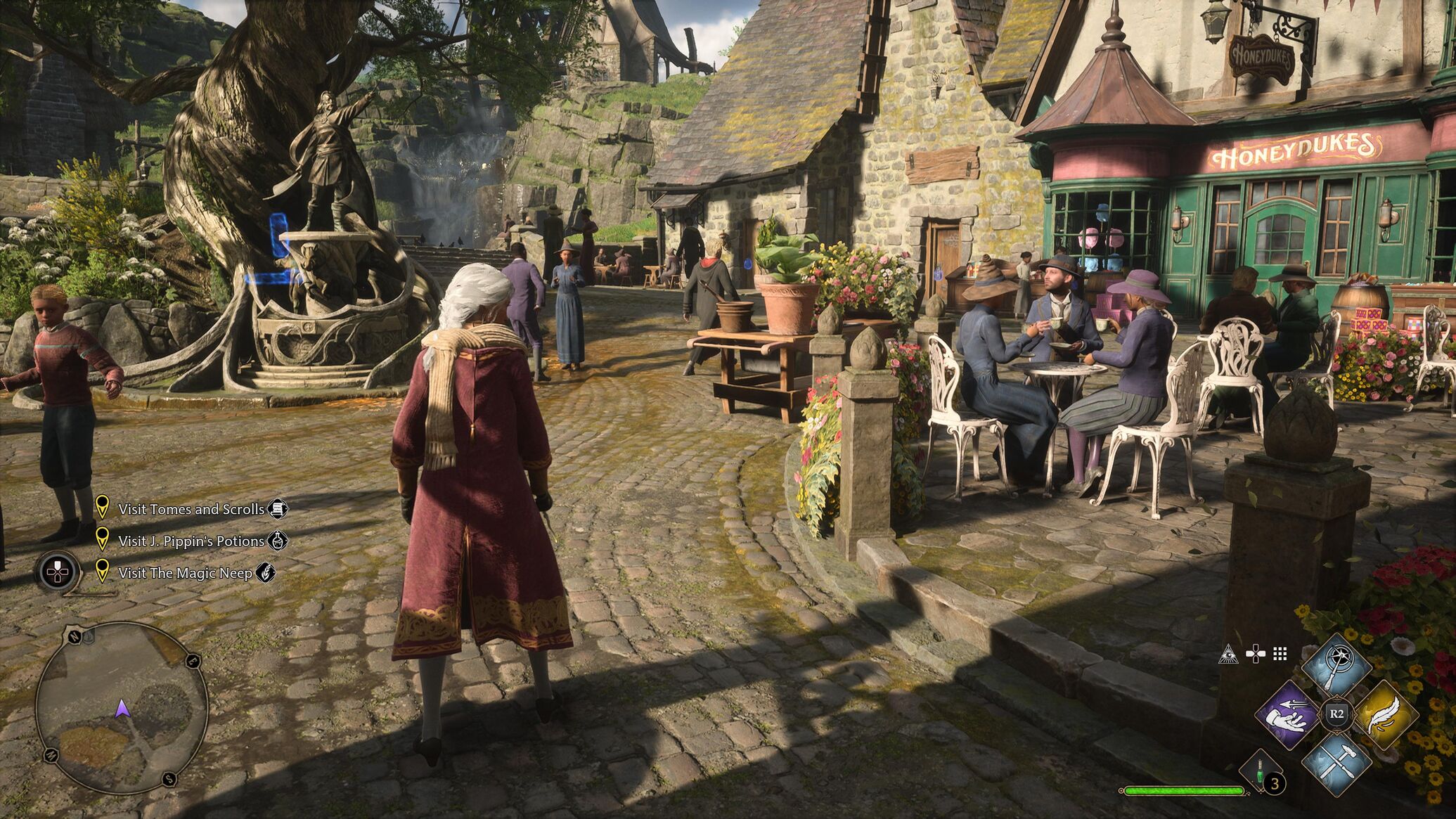This screenshot has height=819, width=1456.
Task: Open the circular minimap
Action: click(x=121, y=708)
